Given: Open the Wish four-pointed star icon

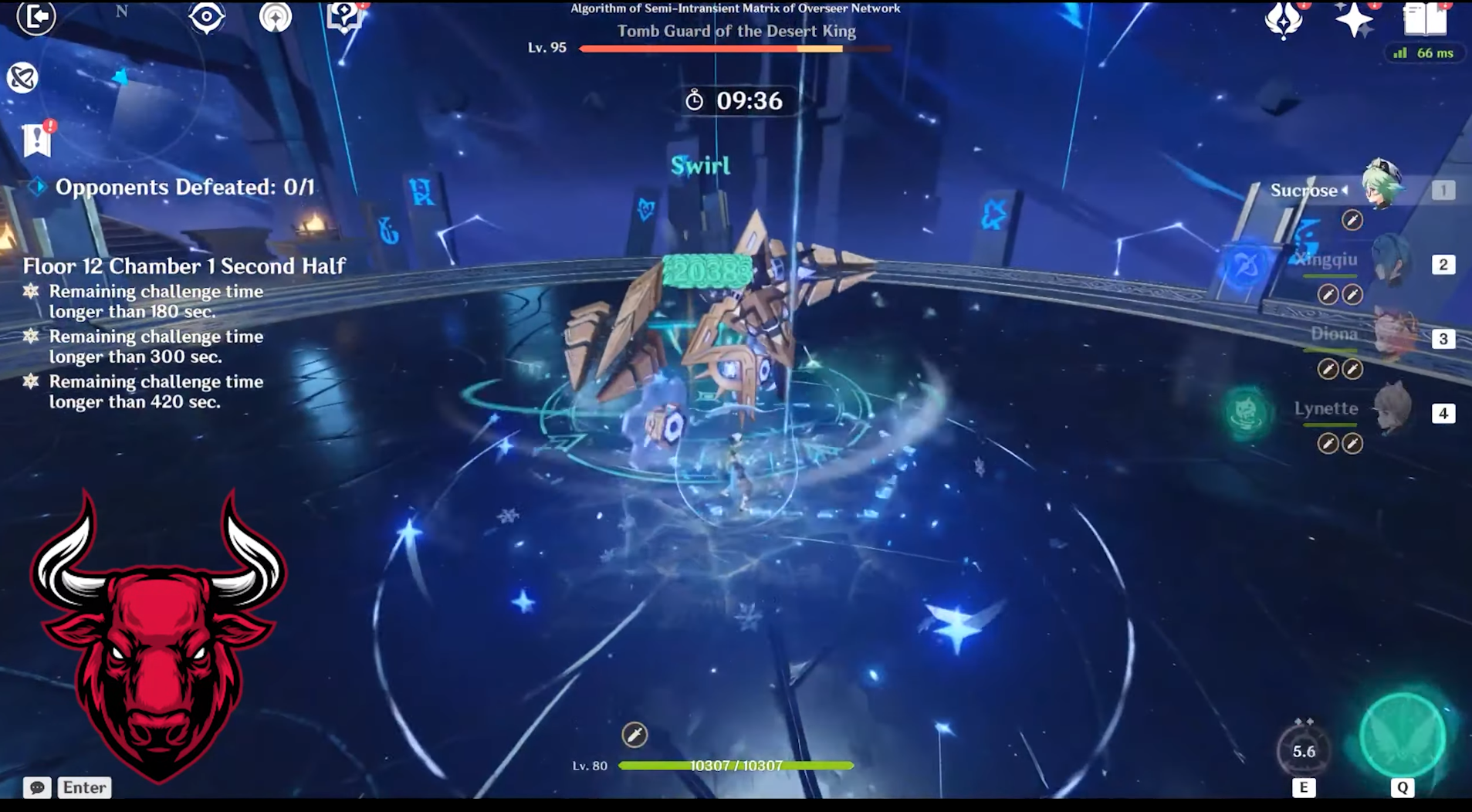Looking at the screenshot, I should coord(1355,19).
